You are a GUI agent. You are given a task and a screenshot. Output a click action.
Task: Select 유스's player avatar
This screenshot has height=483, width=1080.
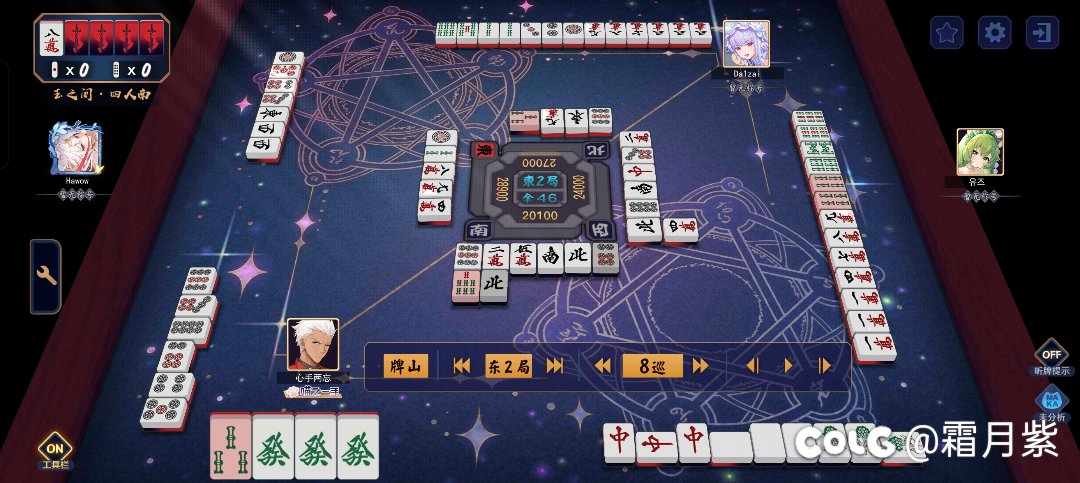pos(979,152)
